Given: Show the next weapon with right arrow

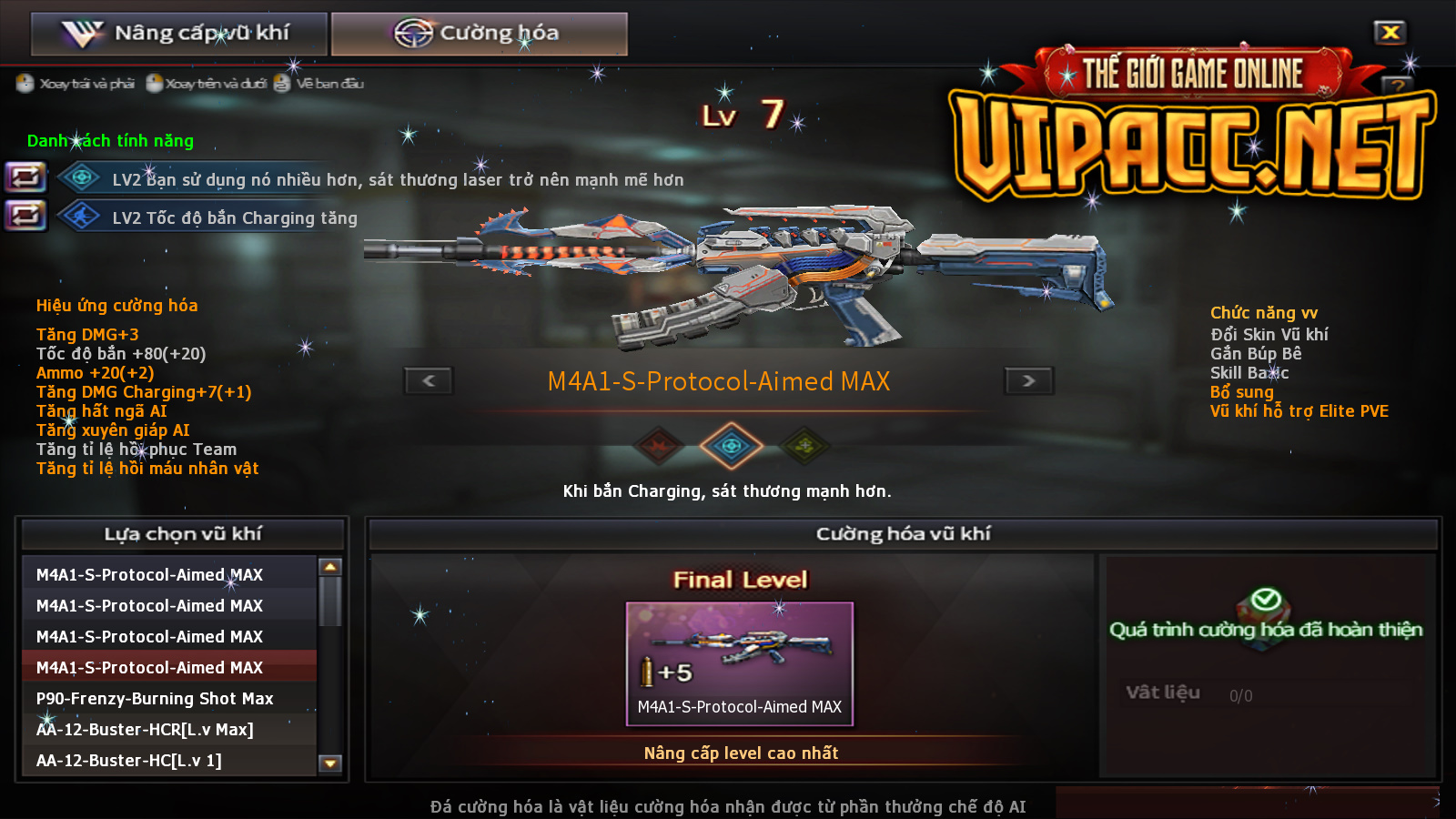Looking at the screenshot, I should pyautogui.click(x=1028, y=380).
